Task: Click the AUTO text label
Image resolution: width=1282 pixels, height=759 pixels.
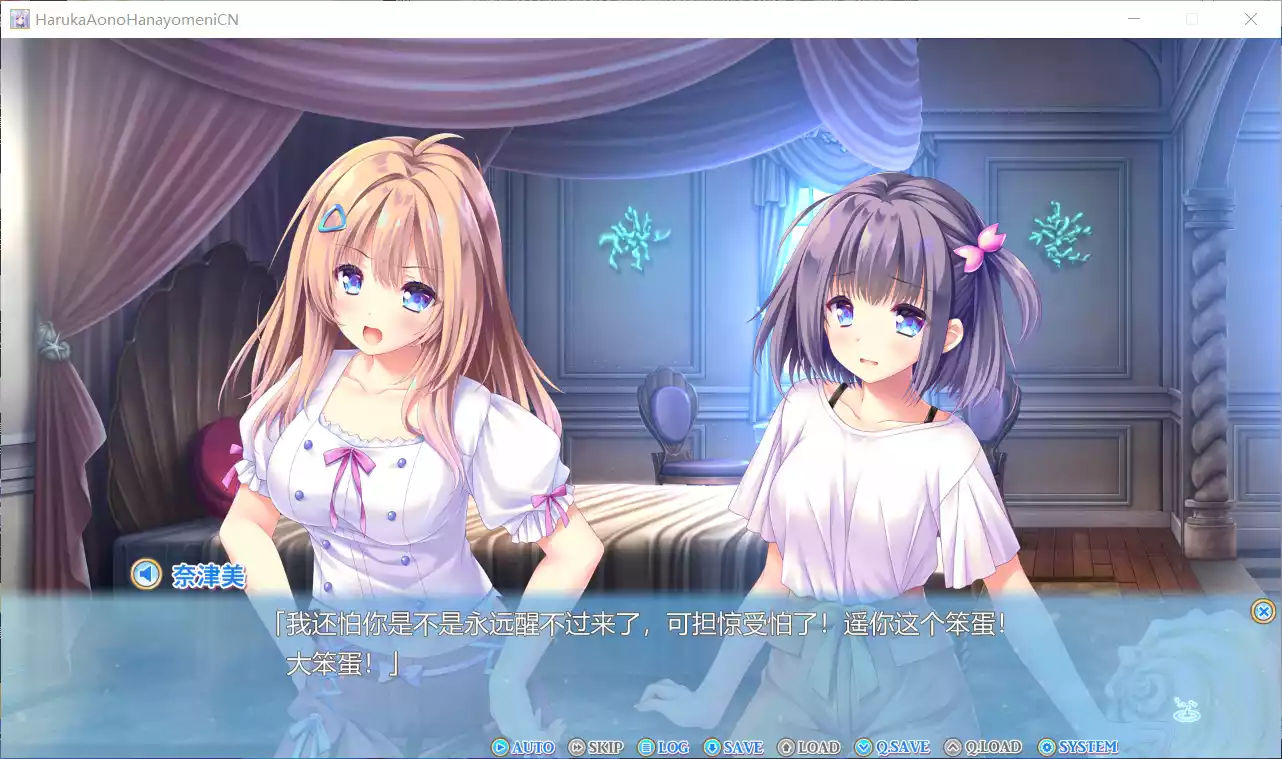Action: [532, 746]
